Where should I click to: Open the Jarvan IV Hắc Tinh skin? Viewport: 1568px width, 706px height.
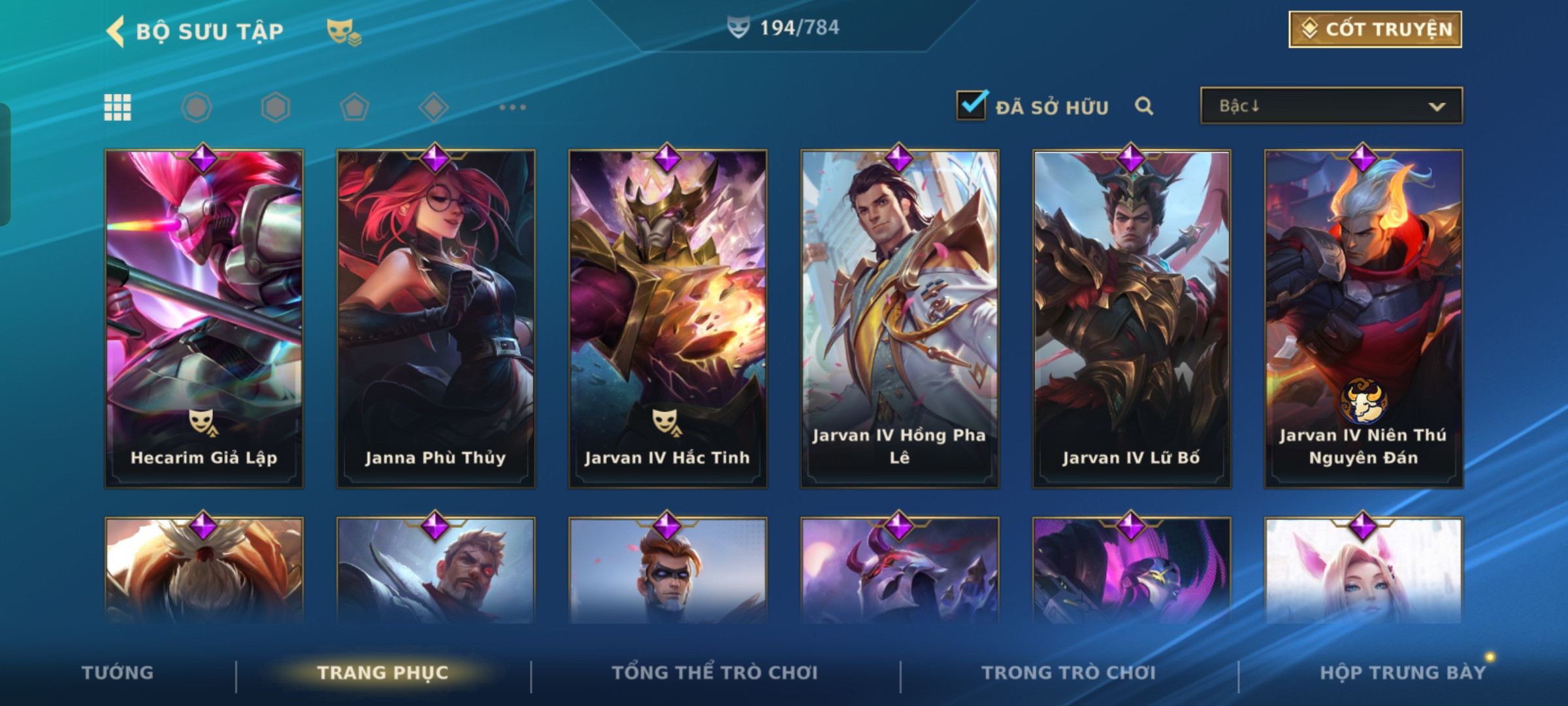[x=668, y=319]
